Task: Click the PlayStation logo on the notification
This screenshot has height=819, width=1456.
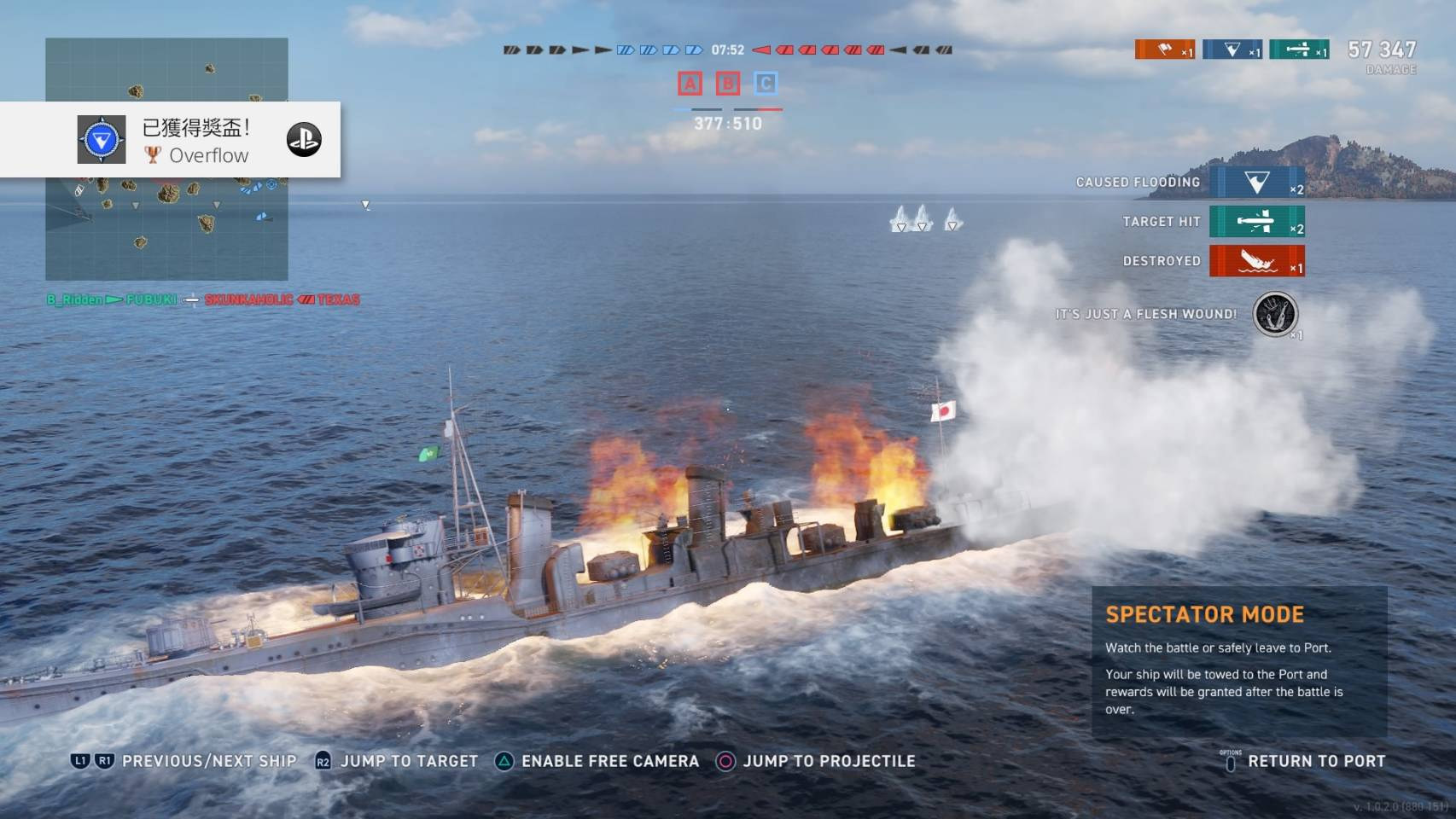Action: (304, 140)
